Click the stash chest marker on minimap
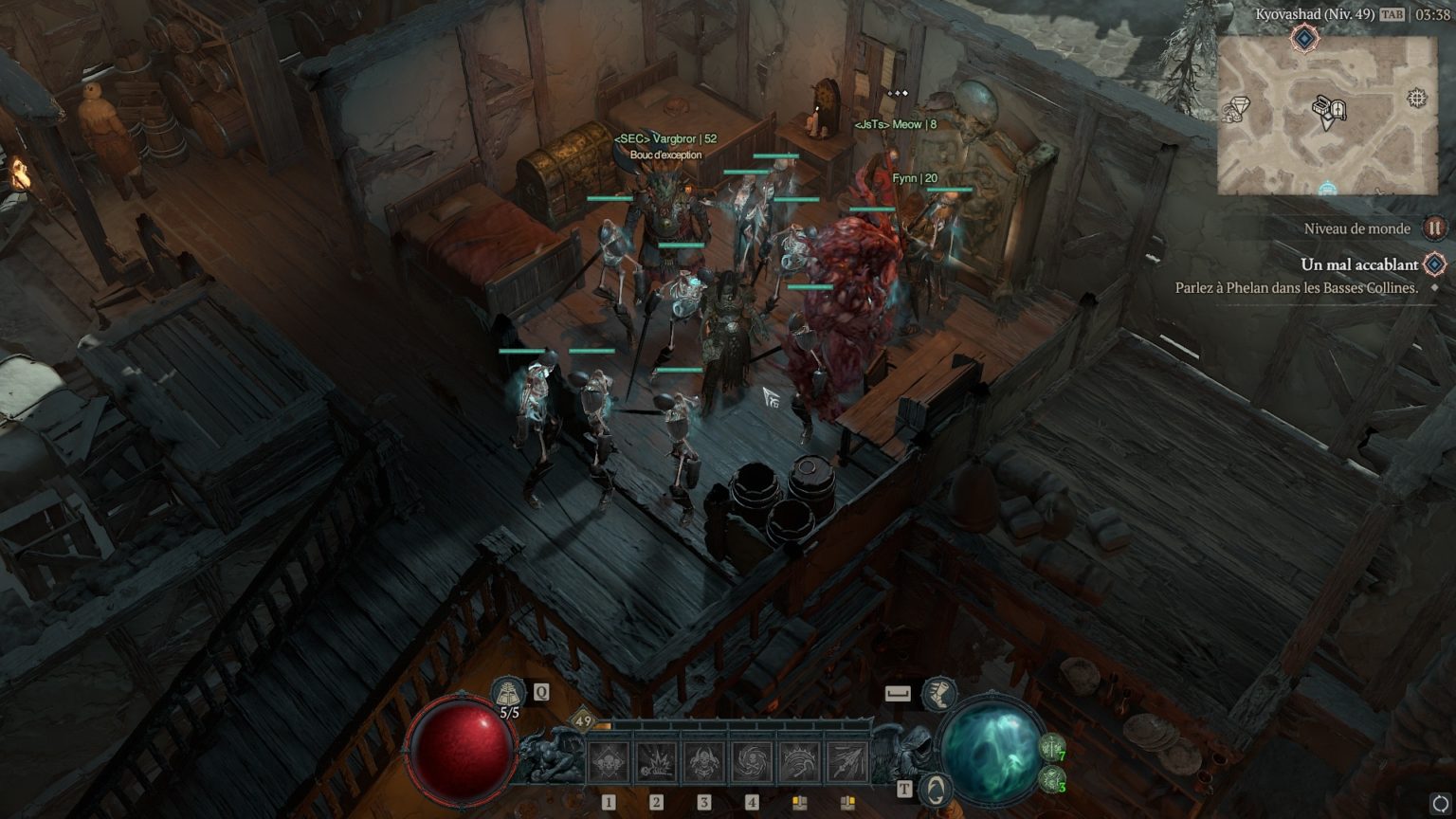The height and width of the screenshot is (819, 1456). tap(1322, 106)
